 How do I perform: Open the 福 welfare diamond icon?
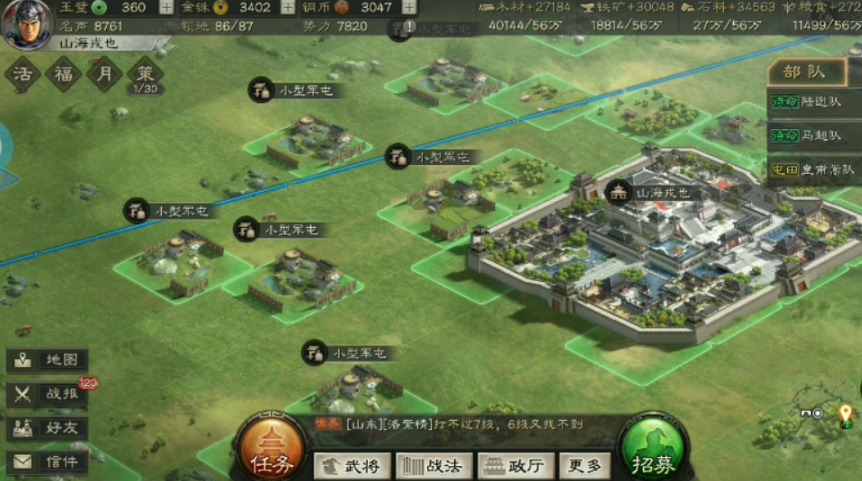click(62, 75)
